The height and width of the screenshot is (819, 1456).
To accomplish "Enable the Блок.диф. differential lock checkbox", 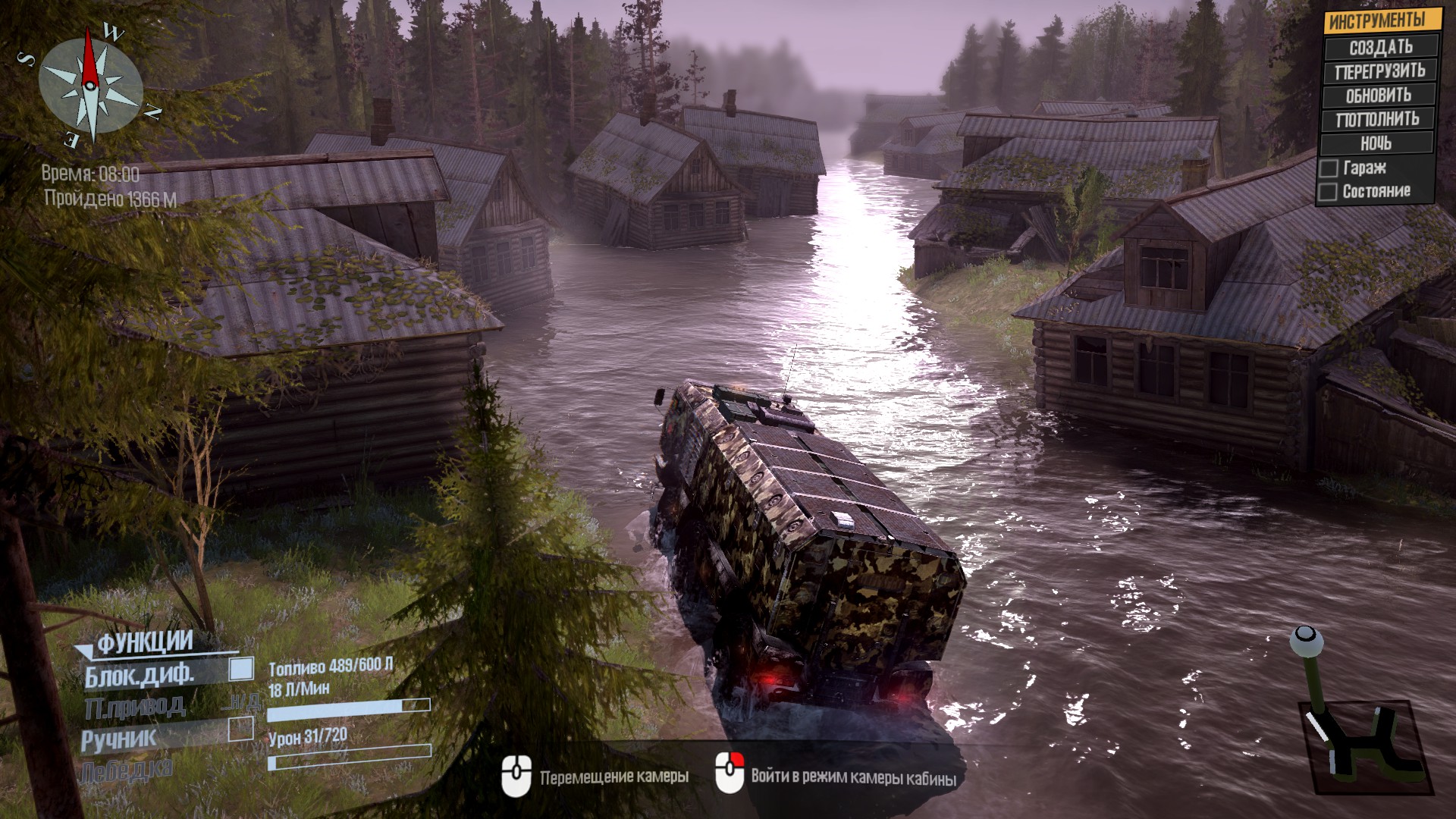I will pos(242,669).
